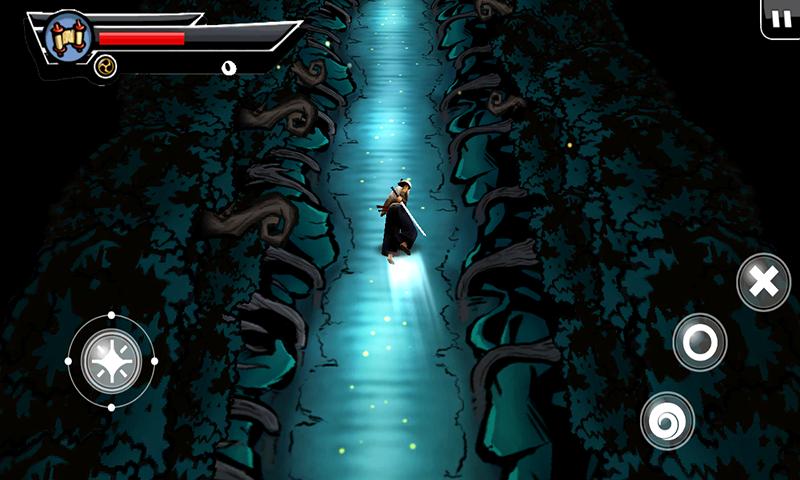Image resolution: width=800 pixels, height=480 pixels.
Task: Pause the game with the top-right button
Action: [x=781, y=18]
